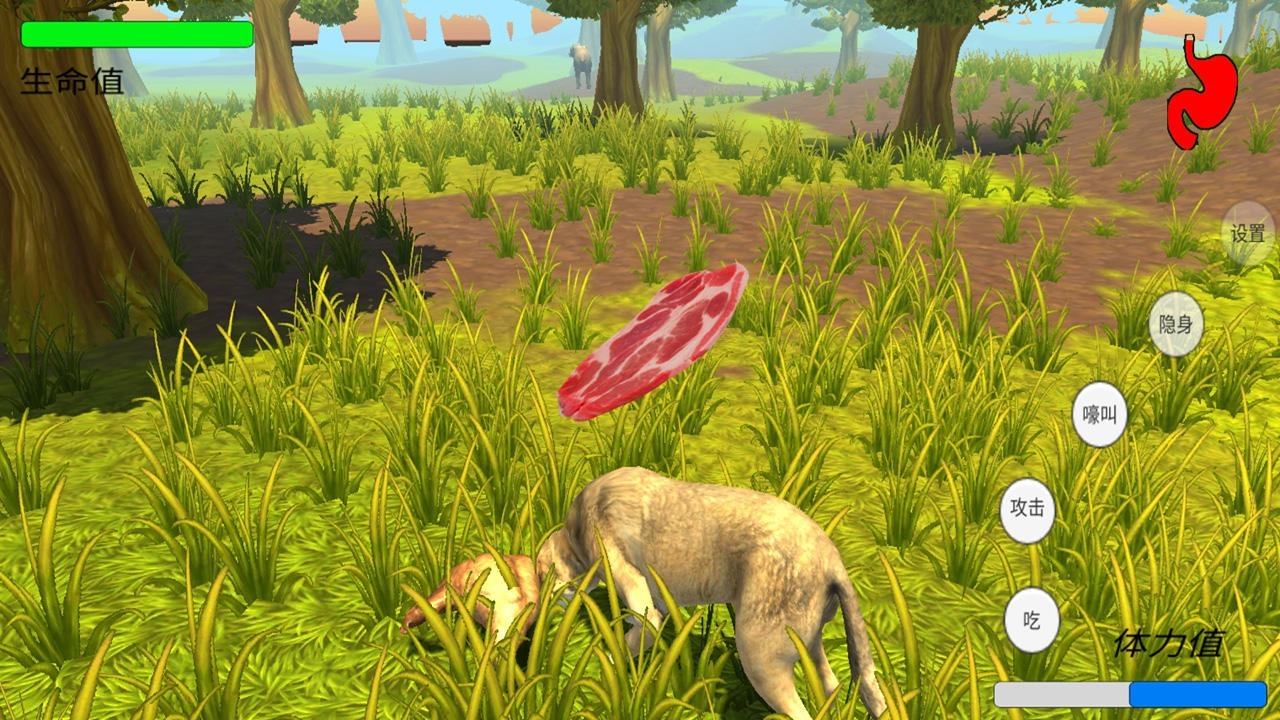Open the 设置 settings button
This screenshot has width=1280, height=720.
click(x=1248, y=234)
